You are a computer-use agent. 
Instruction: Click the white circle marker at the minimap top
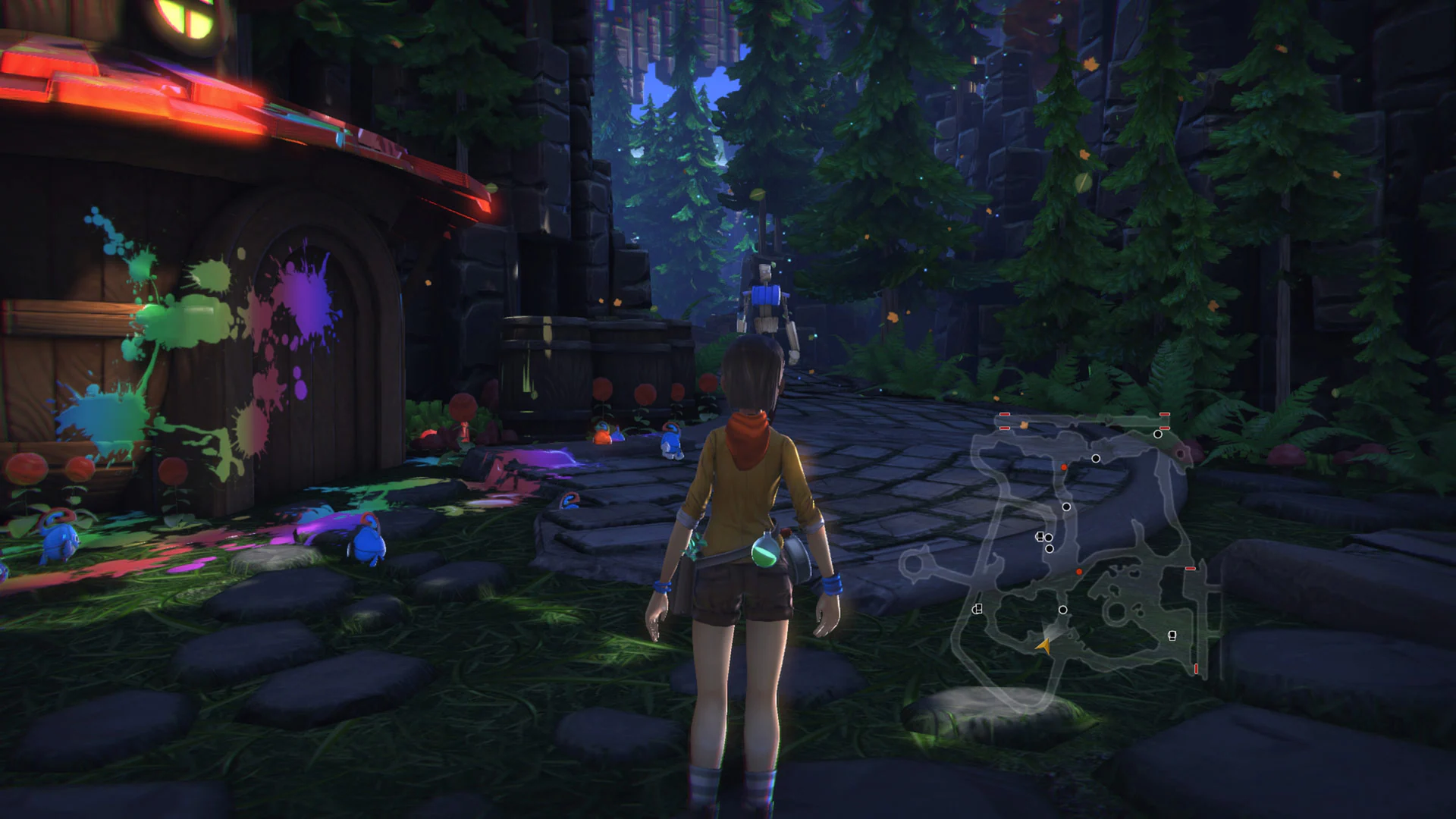(x=1157, y=435)
